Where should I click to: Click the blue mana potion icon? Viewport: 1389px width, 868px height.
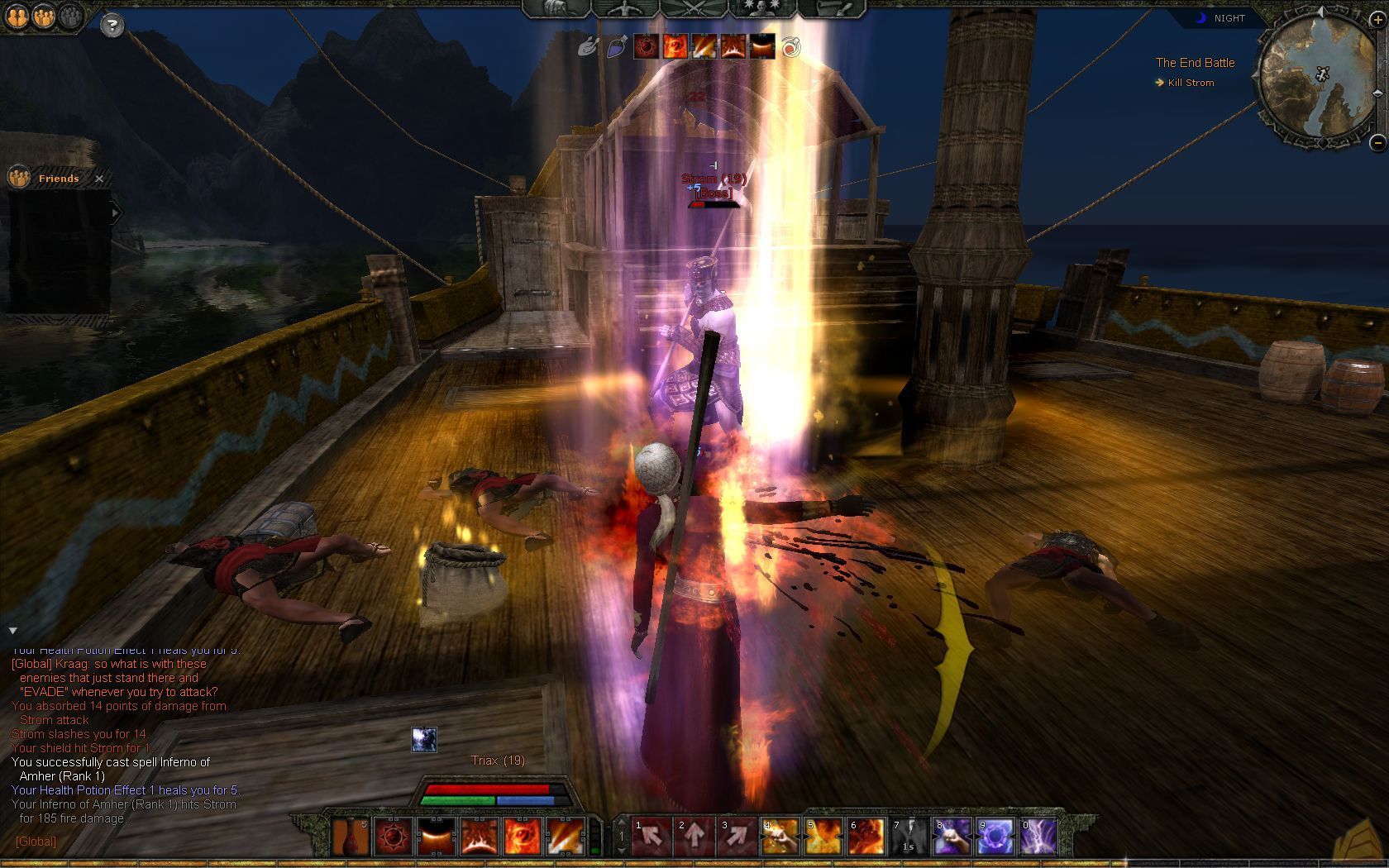pos(617,47)
